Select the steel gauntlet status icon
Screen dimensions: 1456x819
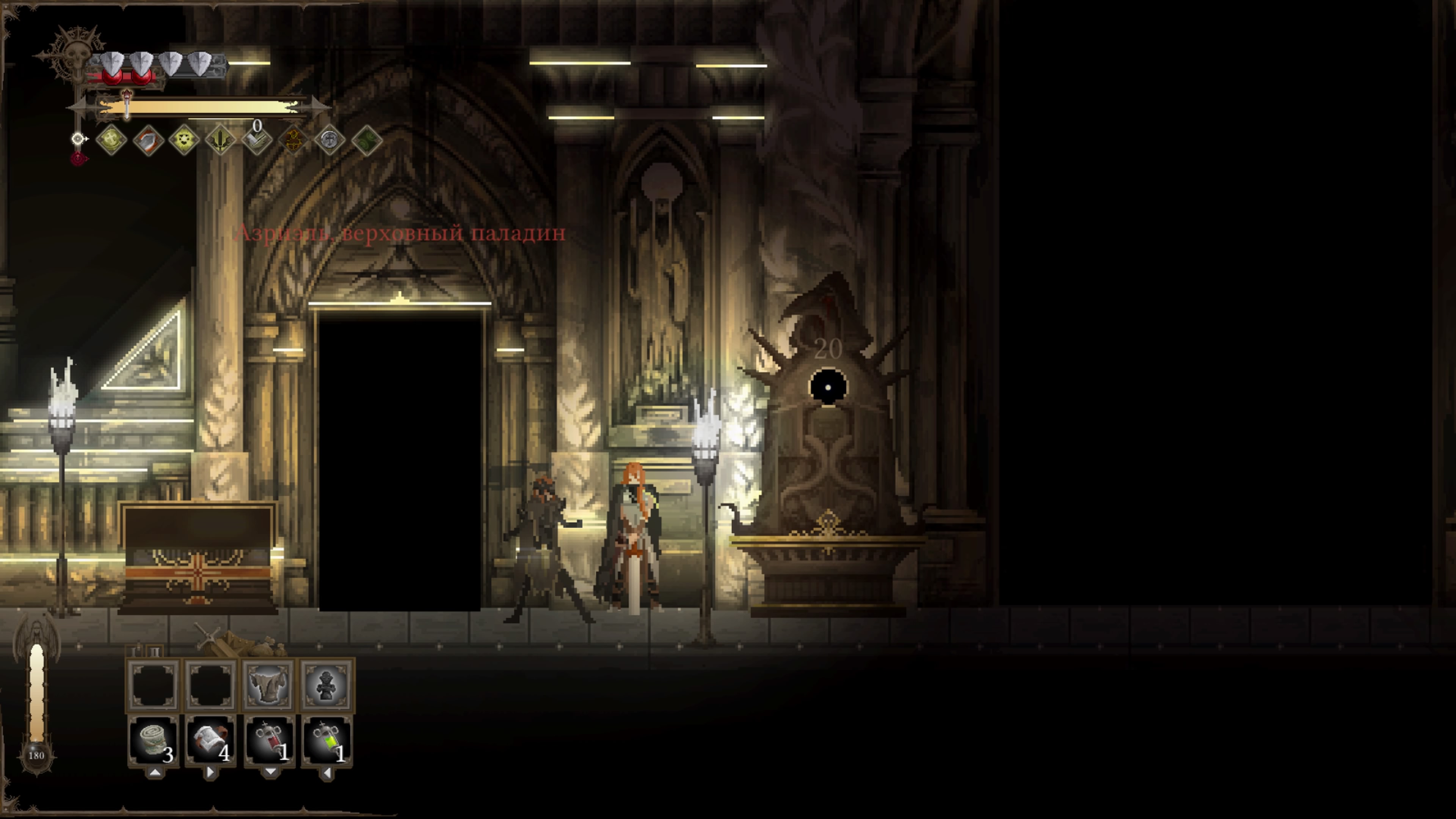point(148,140)
